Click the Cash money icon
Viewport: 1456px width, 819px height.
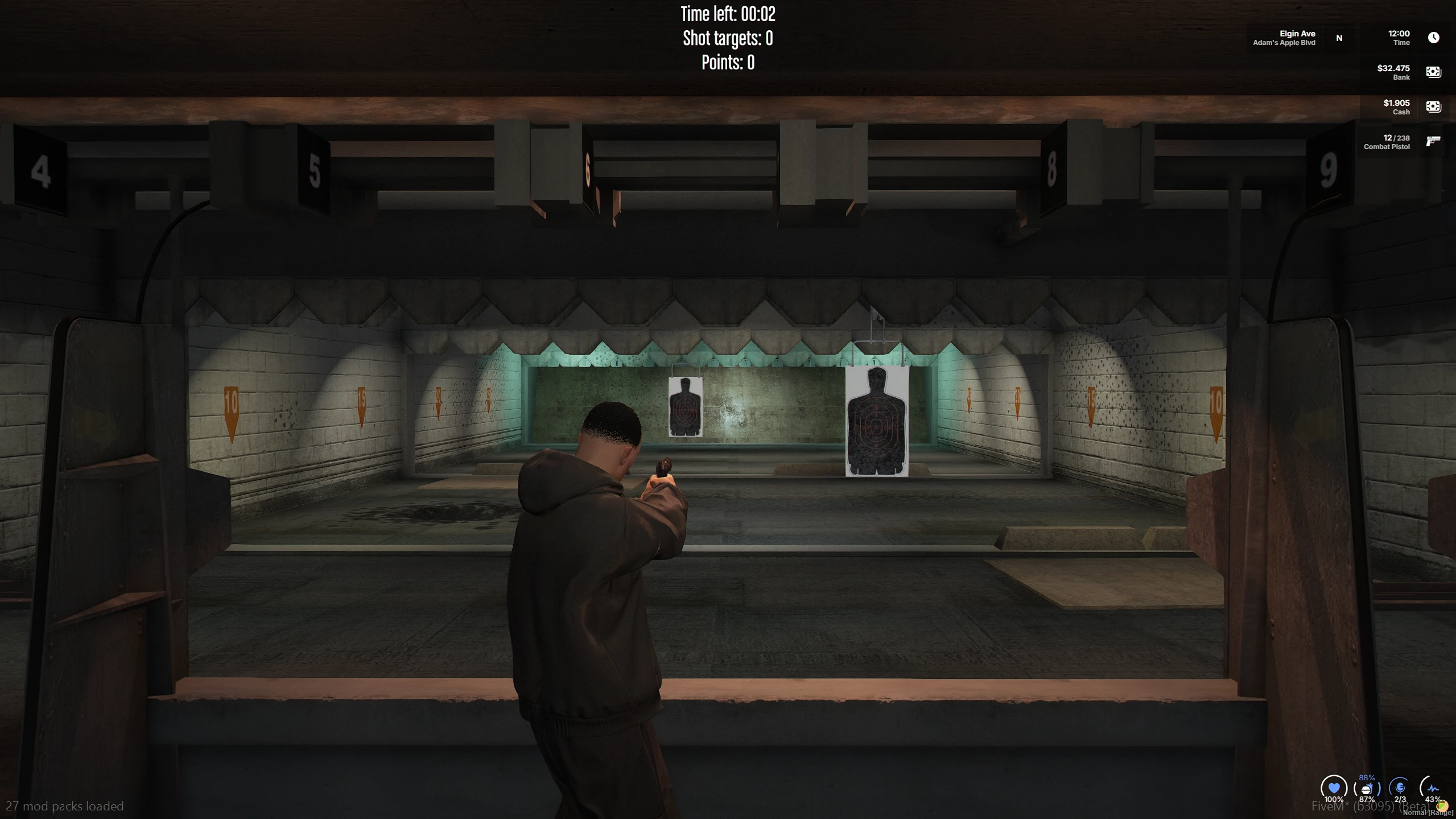click(1434, 106)
